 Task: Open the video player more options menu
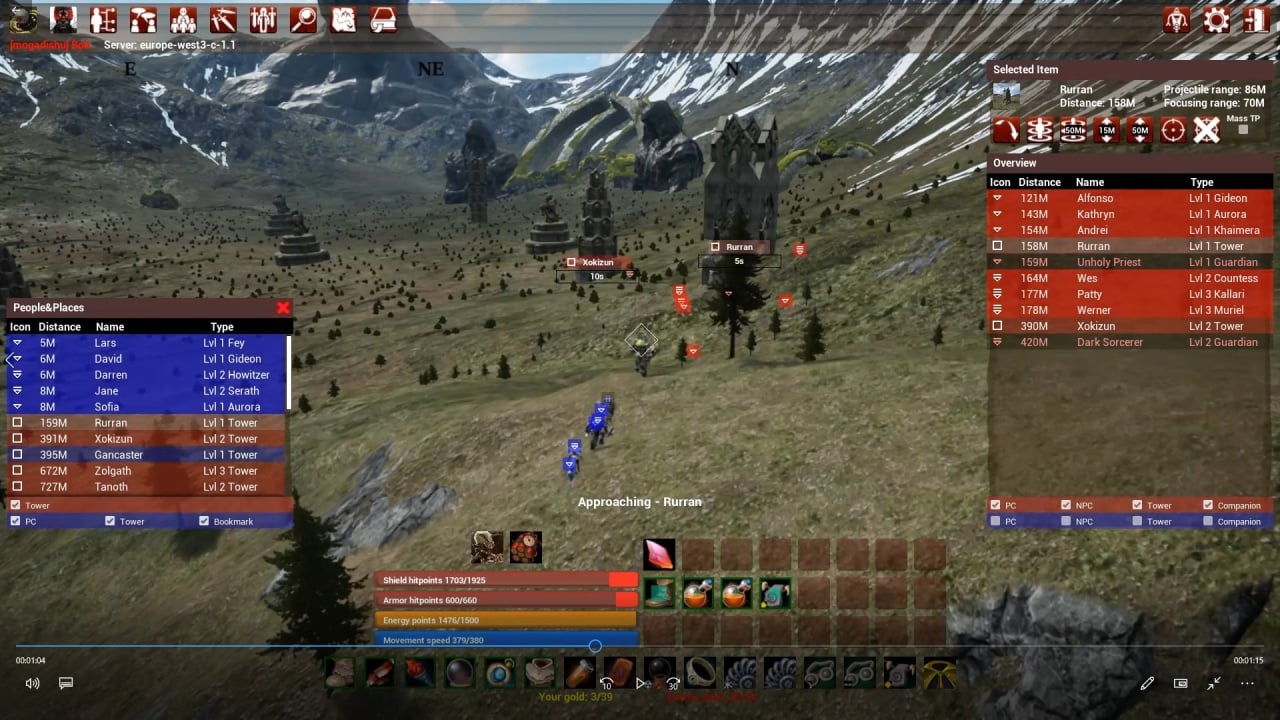[x=1247, y=683]
